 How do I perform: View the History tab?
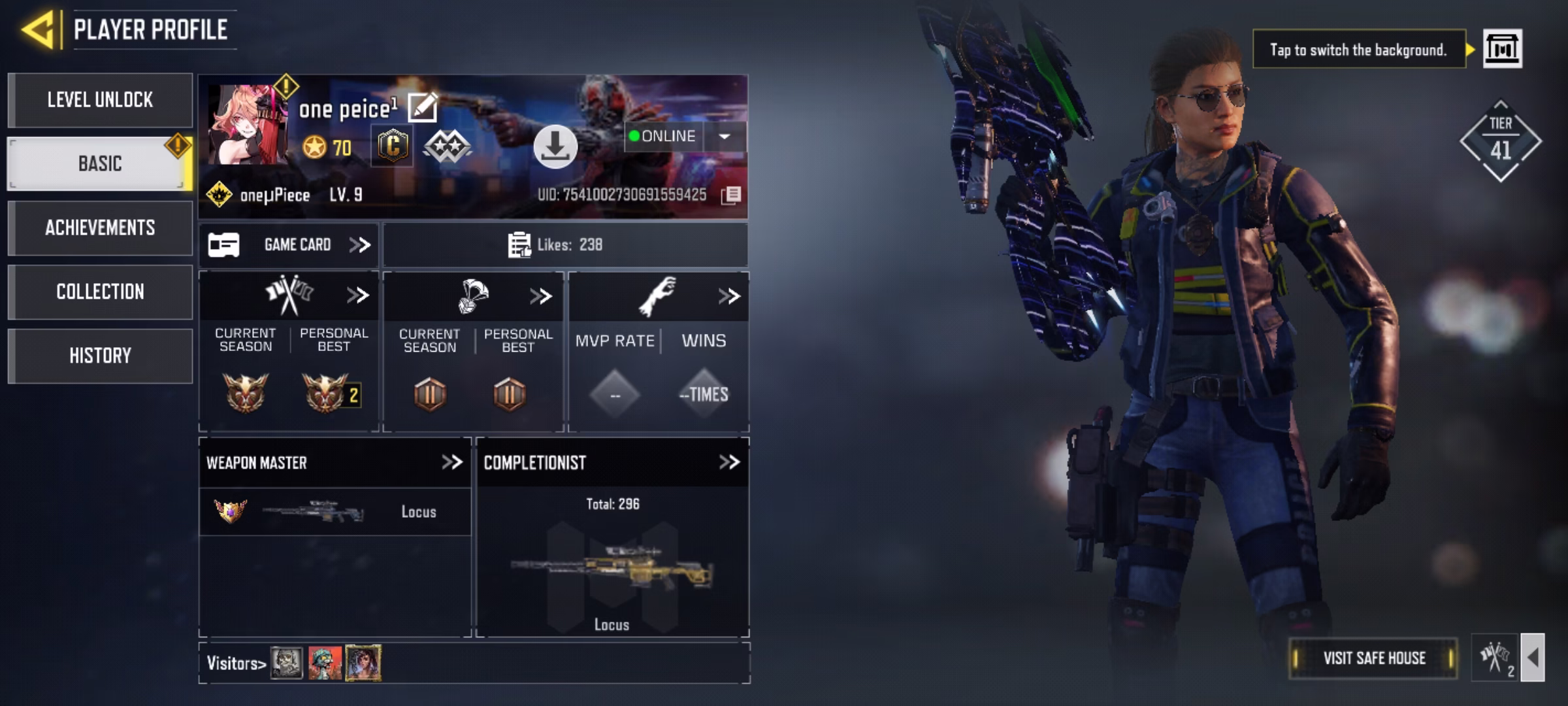[100, 356]
